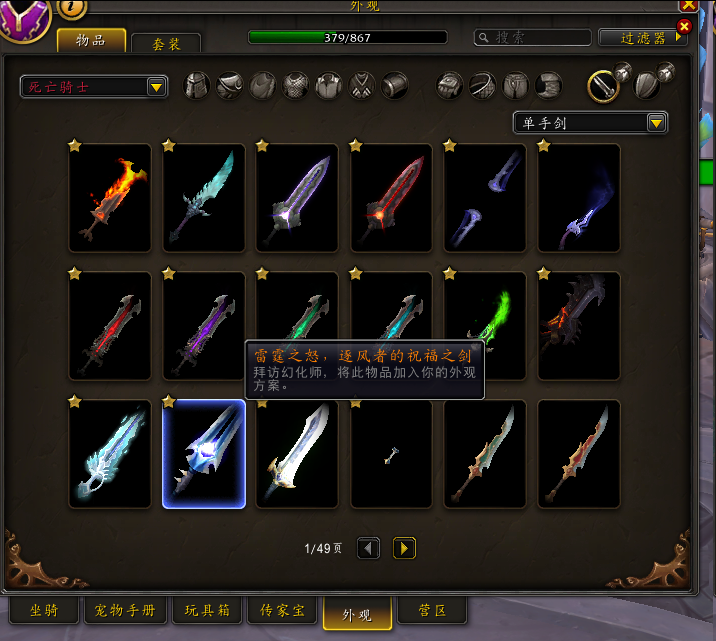
Task: Switch to the 套装 (Sets) tab
Action: point(165,43)
